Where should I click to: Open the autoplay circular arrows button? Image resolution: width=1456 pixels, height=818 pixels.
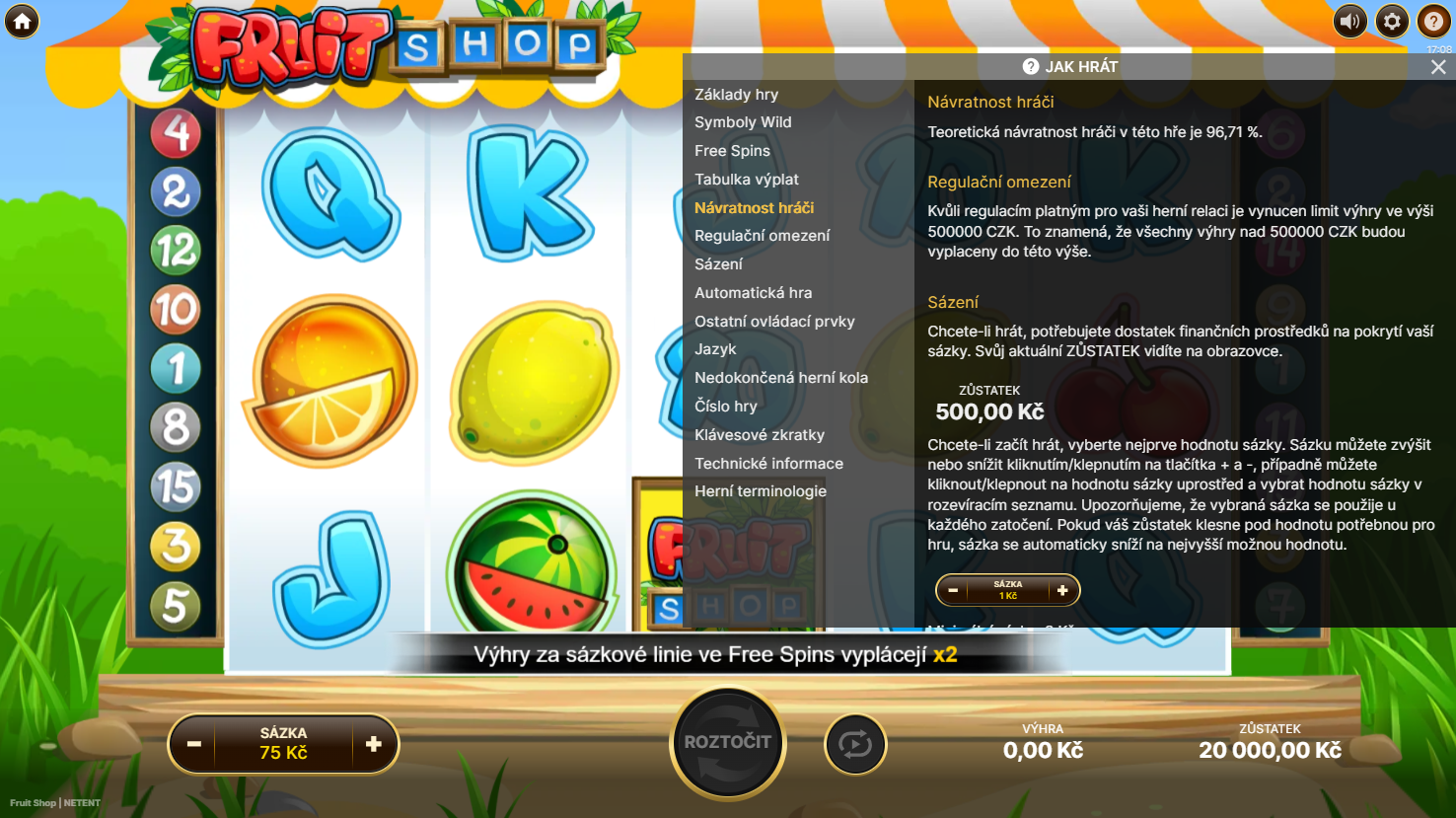click(855, 744)
